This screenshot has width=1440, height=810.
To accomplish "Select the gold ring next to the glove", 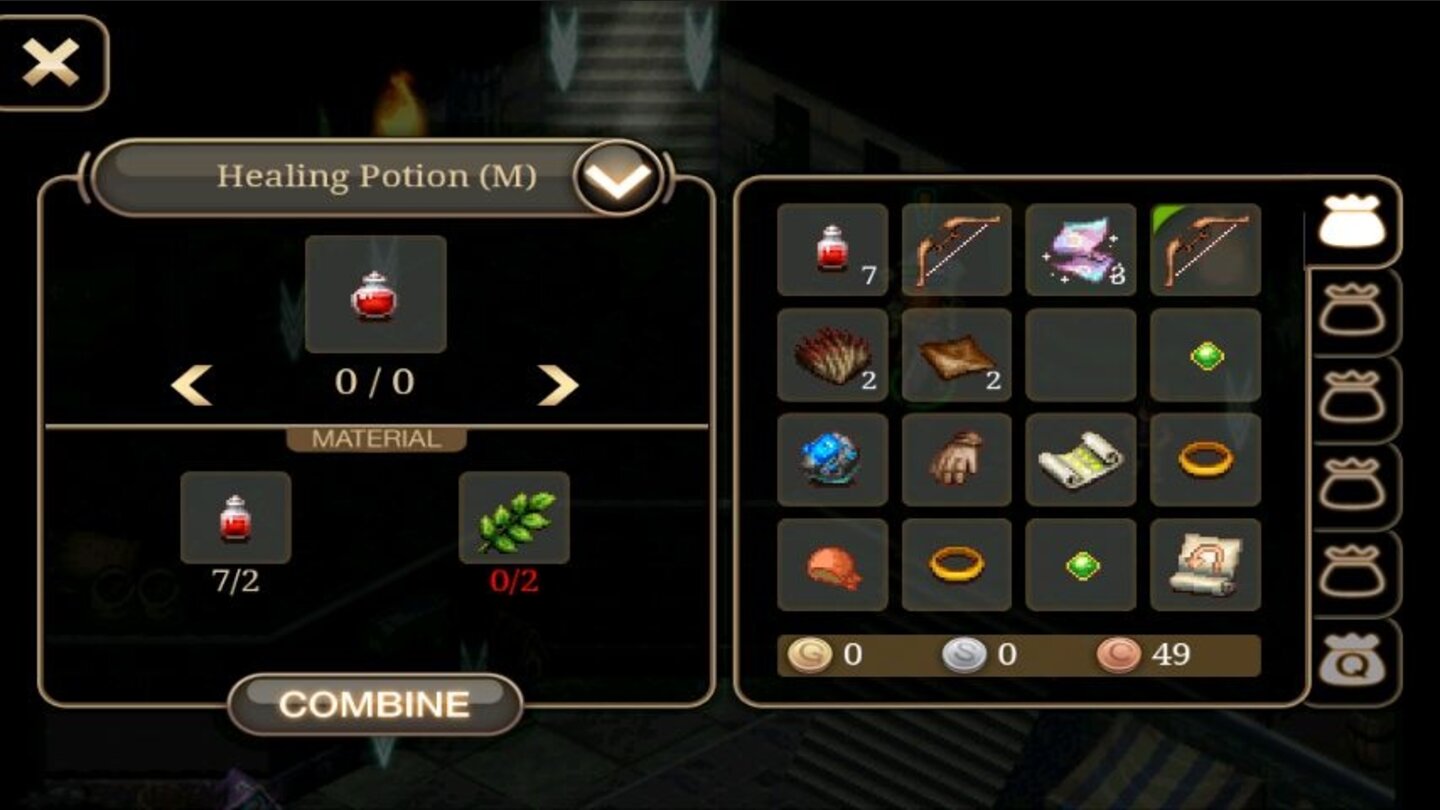I will [x=1204, y=462].
